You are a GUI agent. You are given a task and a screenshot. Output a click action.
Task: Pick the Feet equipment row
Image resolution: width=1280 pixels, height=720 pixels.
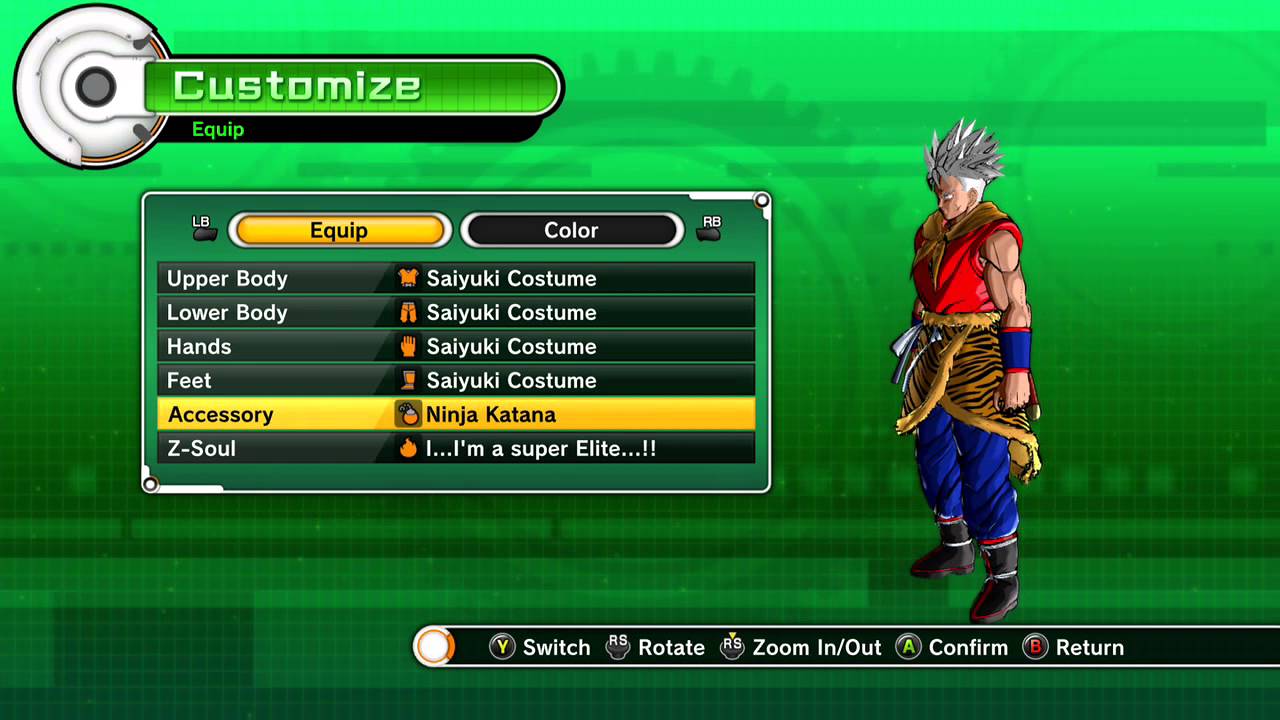pyautogui.click(x=456, y=380)
